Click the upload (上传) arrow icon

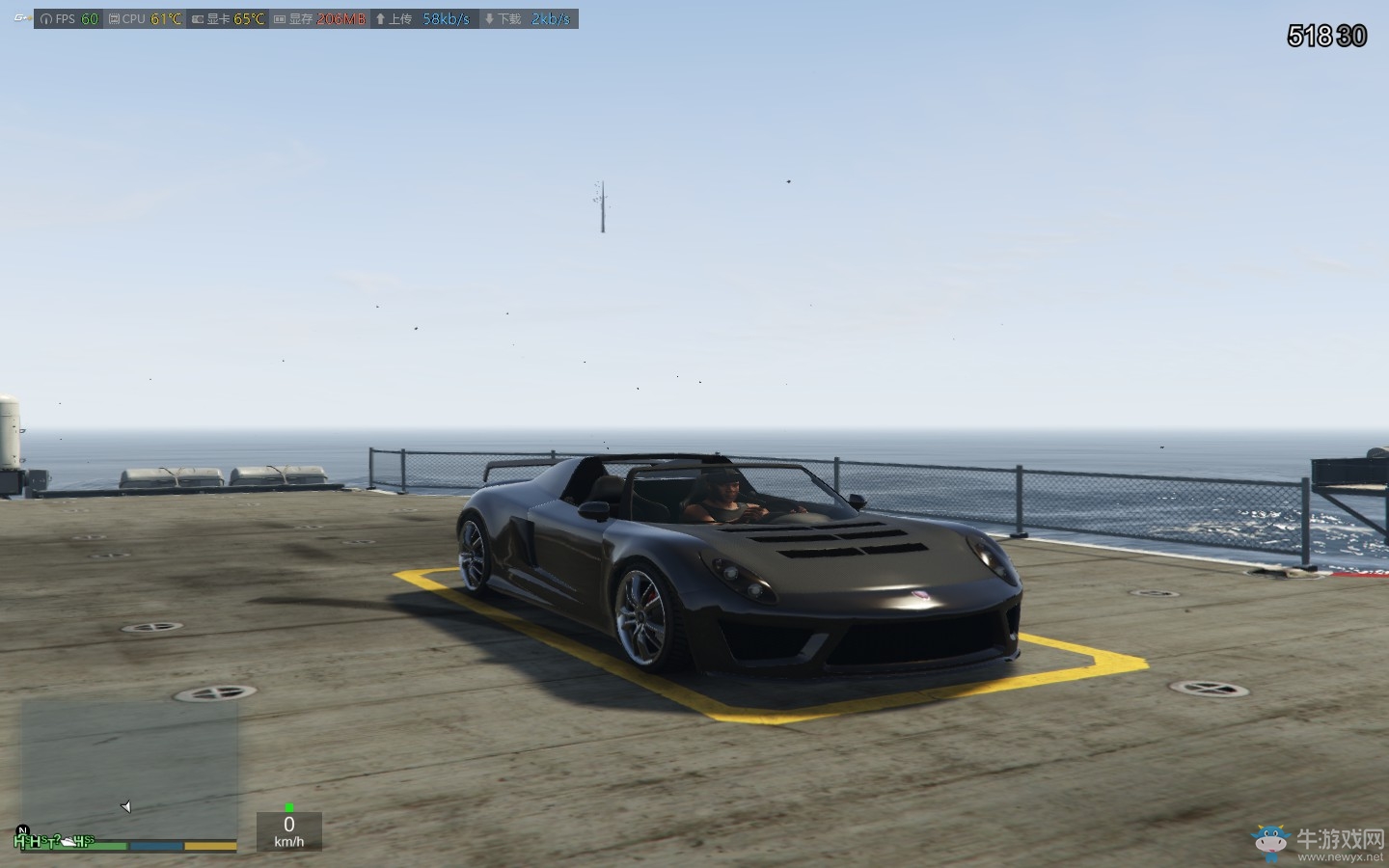pos(381,18)
